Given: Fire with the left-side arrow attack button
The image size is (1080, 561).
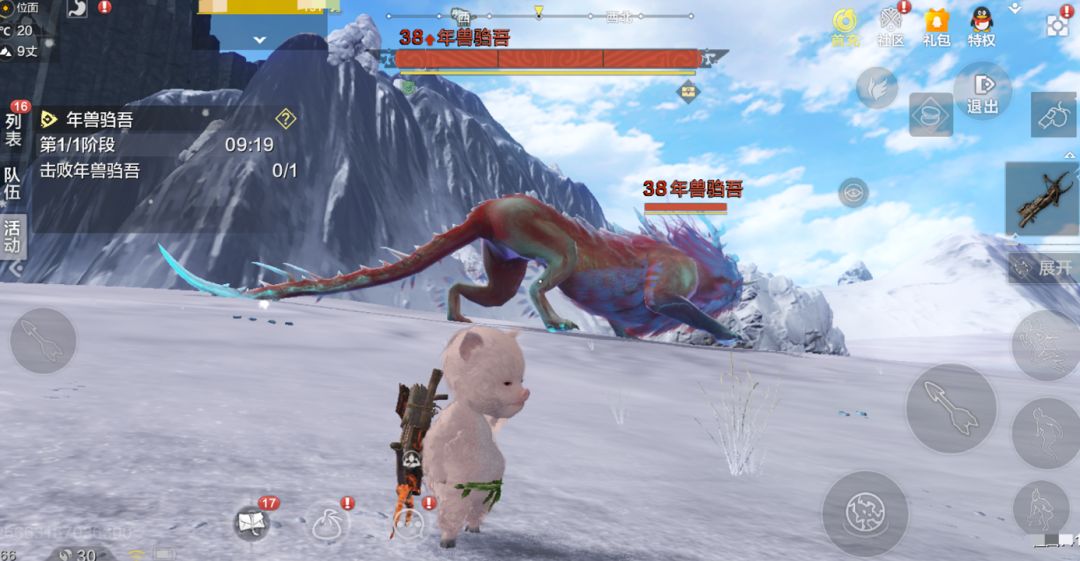Looking at the screenshot, I should (x=43, y=342).
